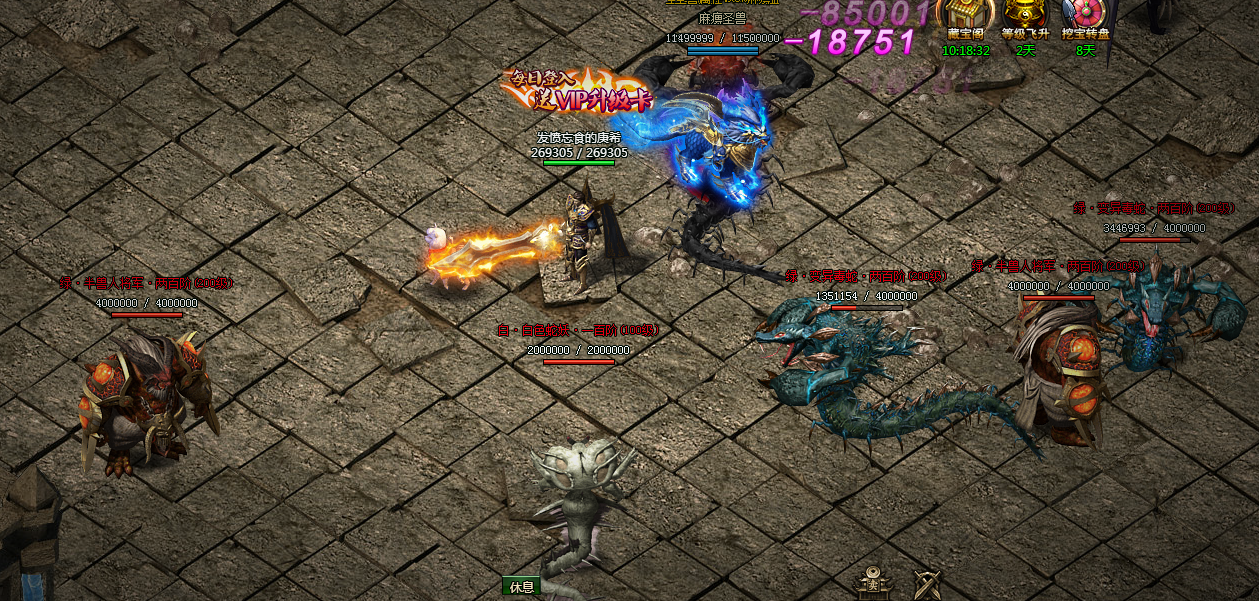This screenshot has height=601, width=1259.
Task: Click the 每日登入 VIP升级卡 banner
Action: pyautogui.click(x=568, y=91)
